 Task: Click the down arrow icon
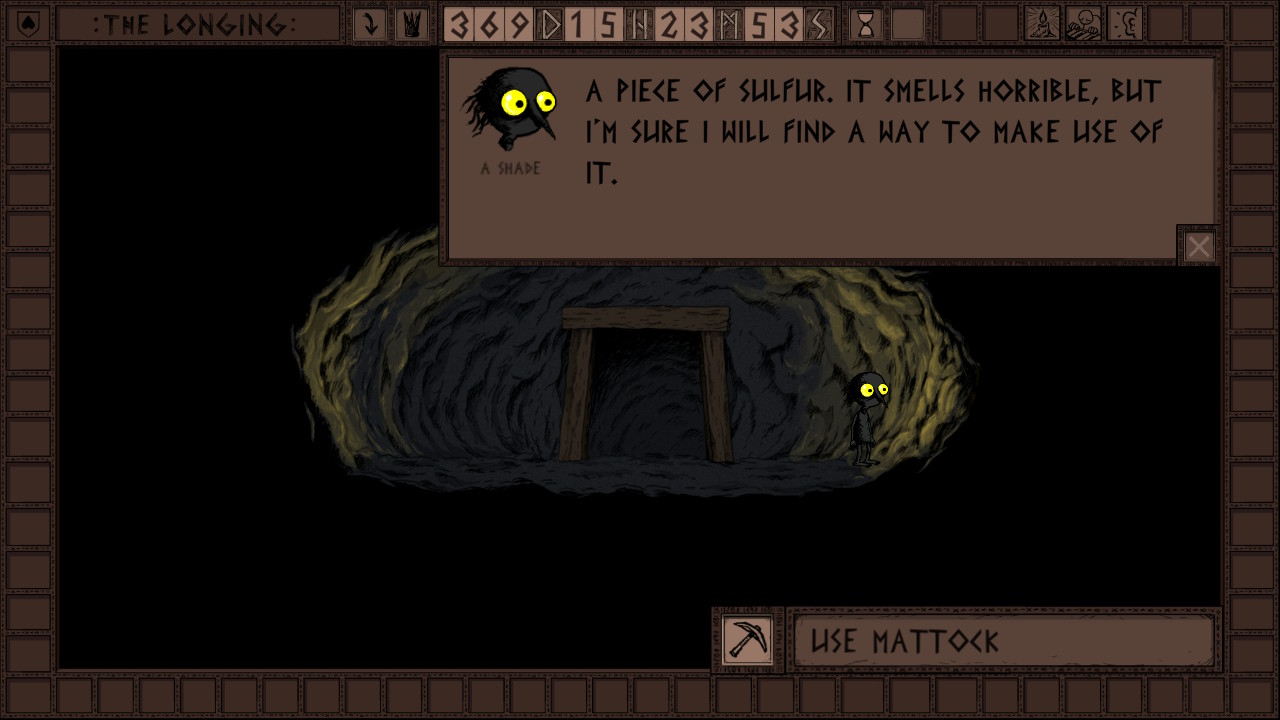click(370, 24)
